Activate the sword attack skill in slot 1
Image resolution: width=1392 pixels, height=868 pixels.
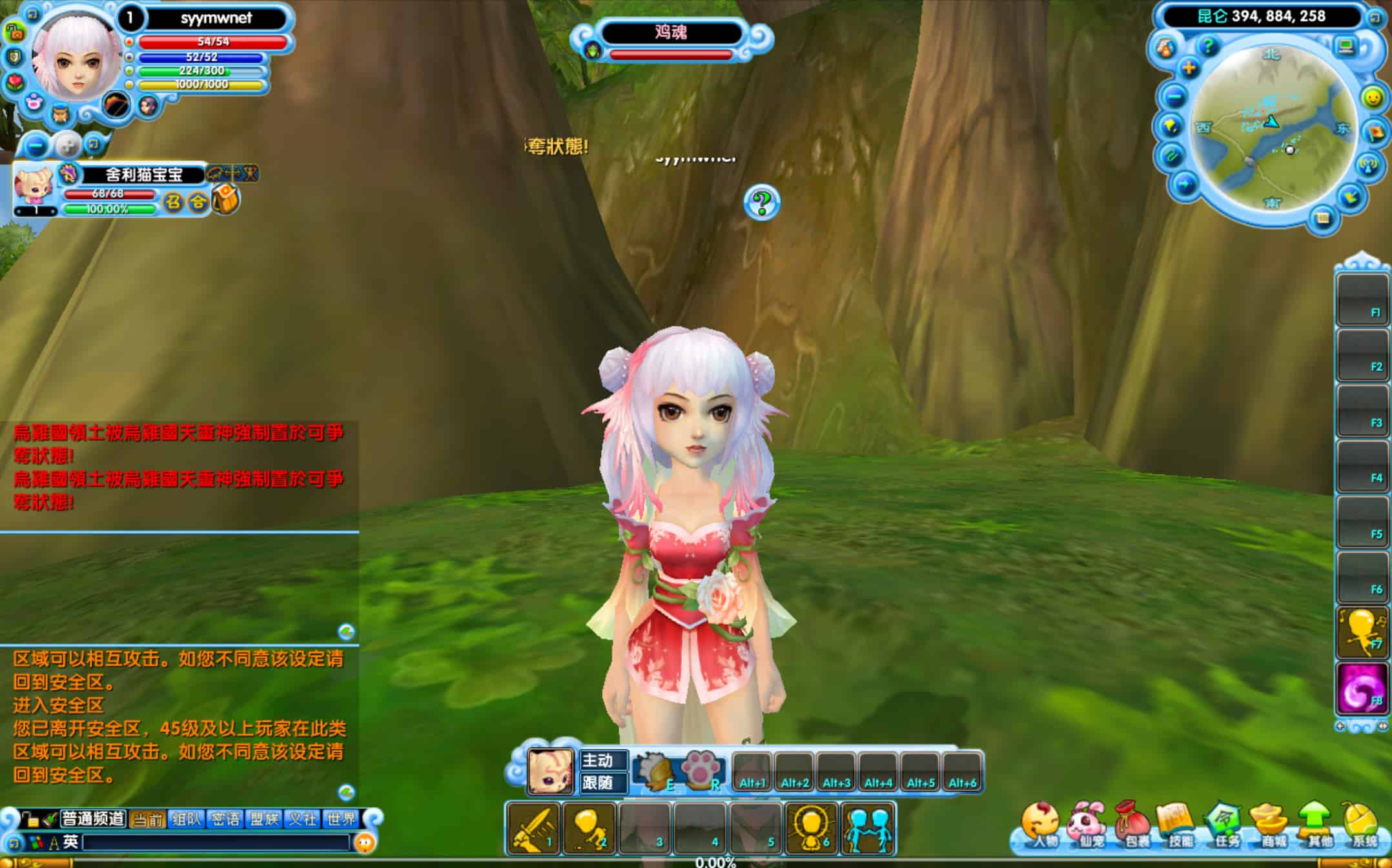click(x=534, y=829)
